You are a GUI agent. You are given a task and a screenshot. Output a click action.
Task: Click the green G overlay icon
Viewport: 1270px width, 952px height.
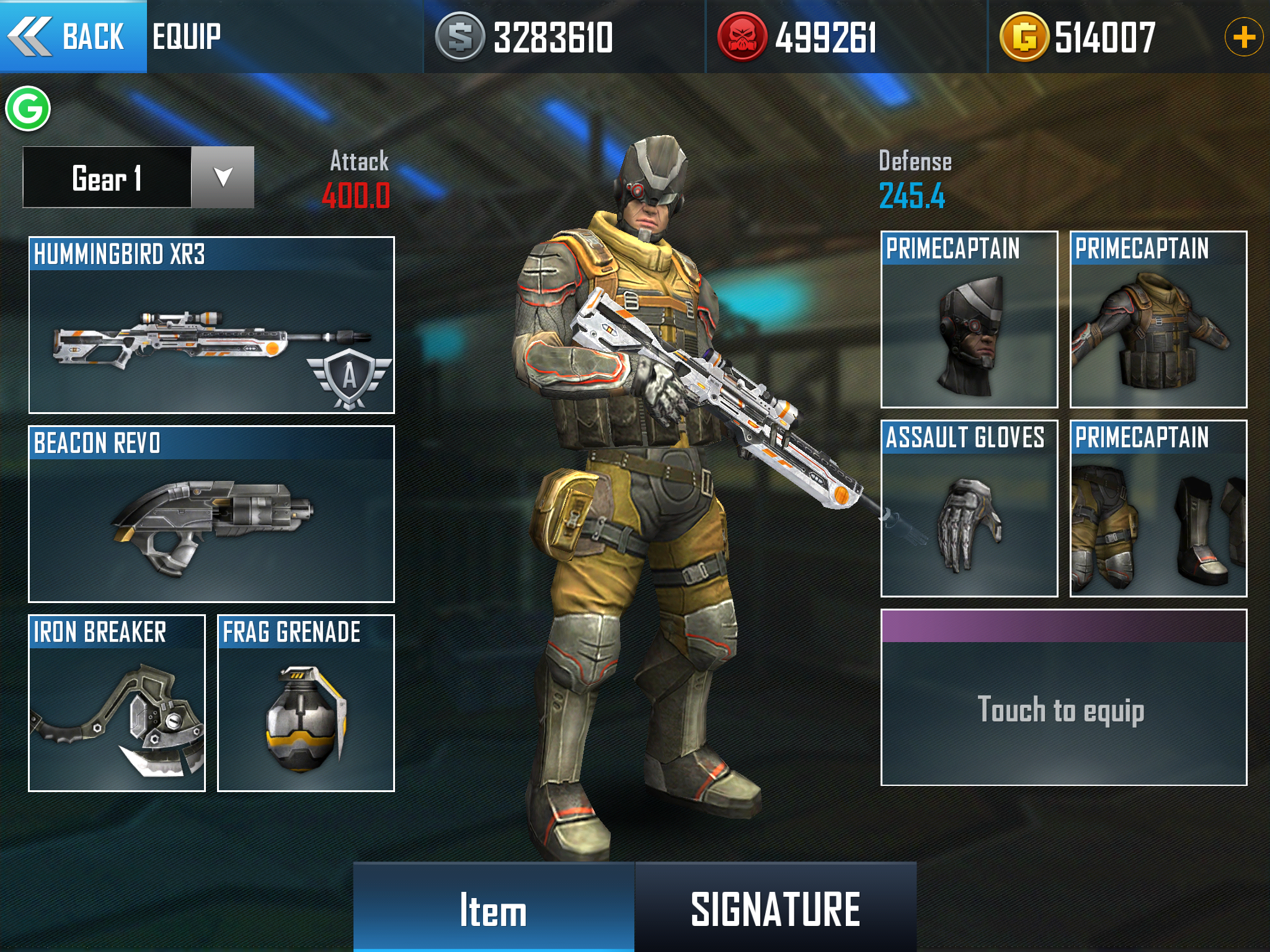[x=28, y=109]
